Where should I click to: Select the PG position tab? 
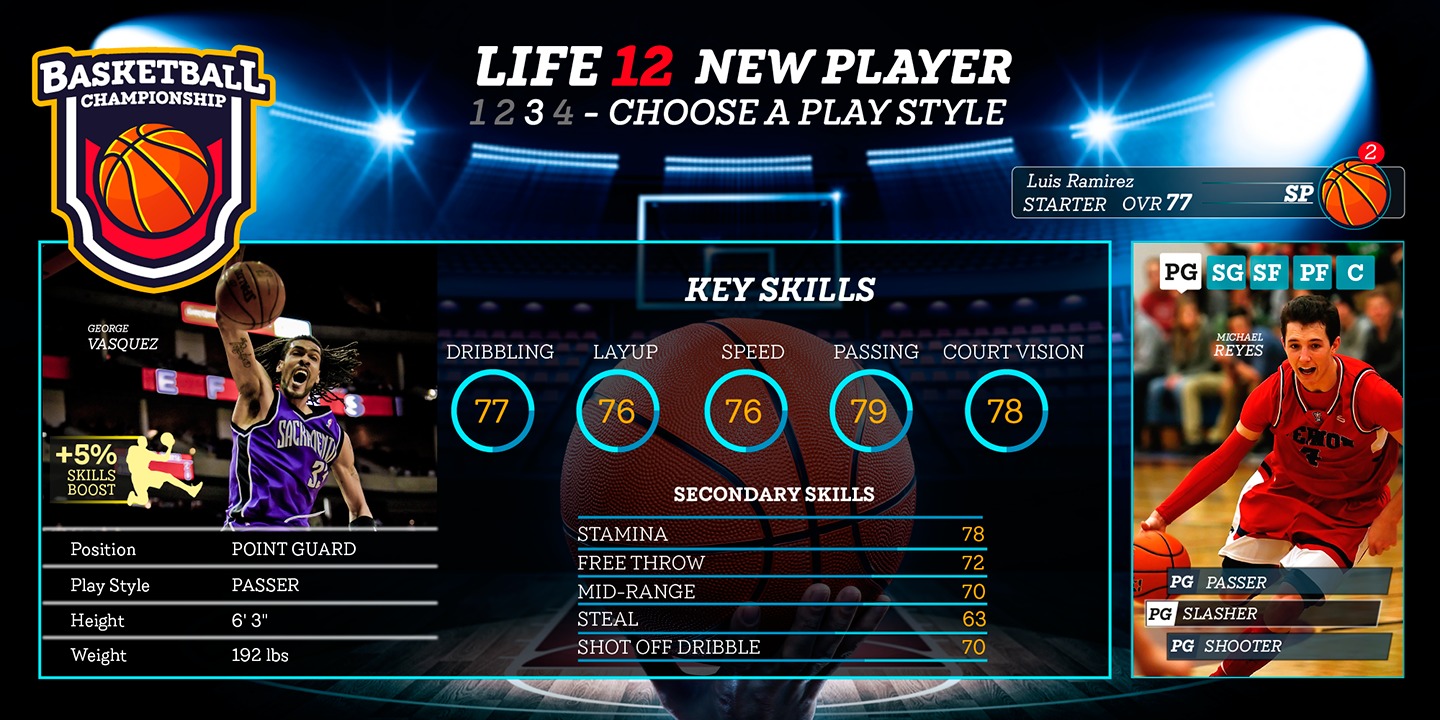pos(1180,272)
